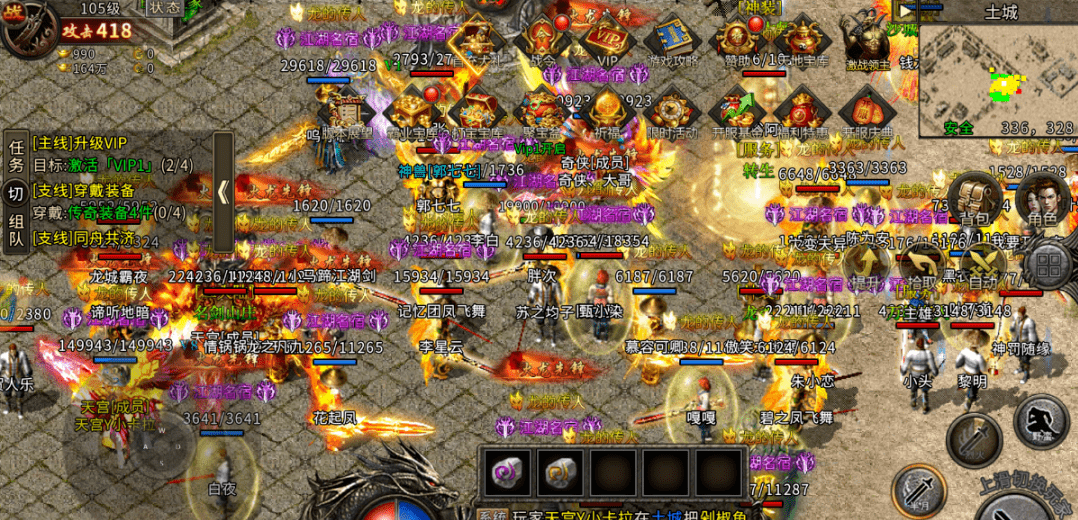The image size is (1078, 520).
Task: Open the 聚宝盆 treasure bowl icon
Action: coord(541,111)
